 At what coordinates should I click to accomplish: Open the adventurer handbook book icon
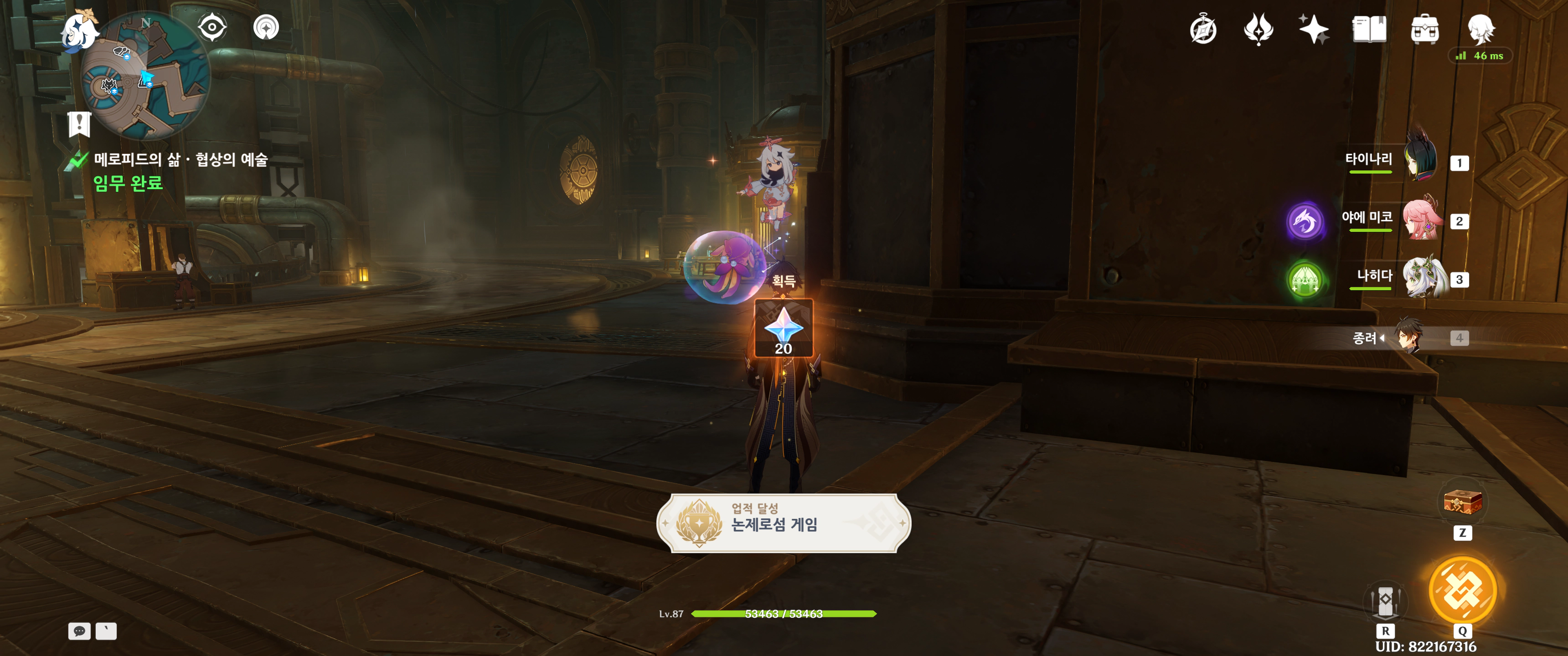coord(1369,29)
